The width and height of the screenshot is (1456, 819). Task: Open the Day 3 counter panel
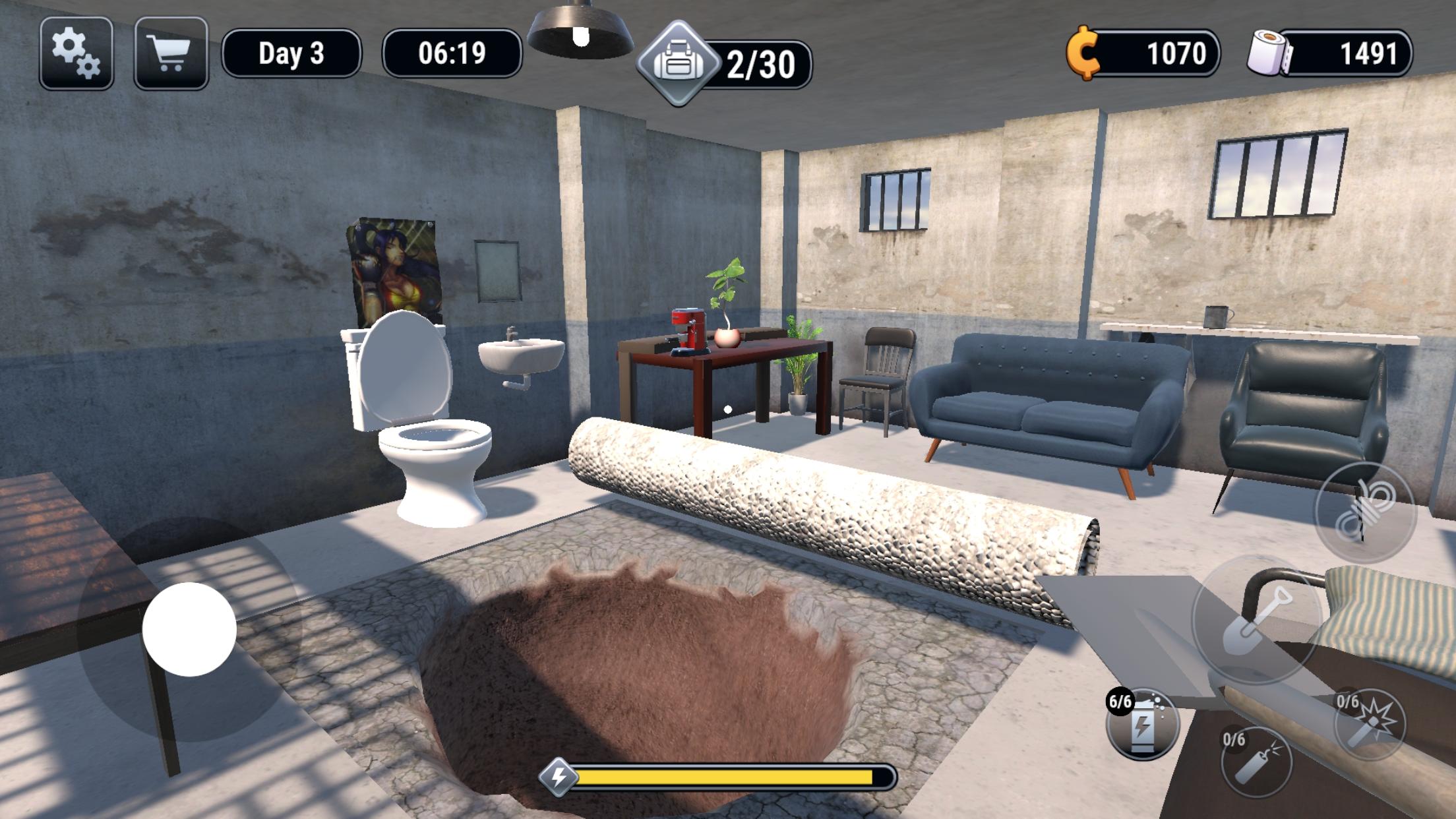(291, 55)
